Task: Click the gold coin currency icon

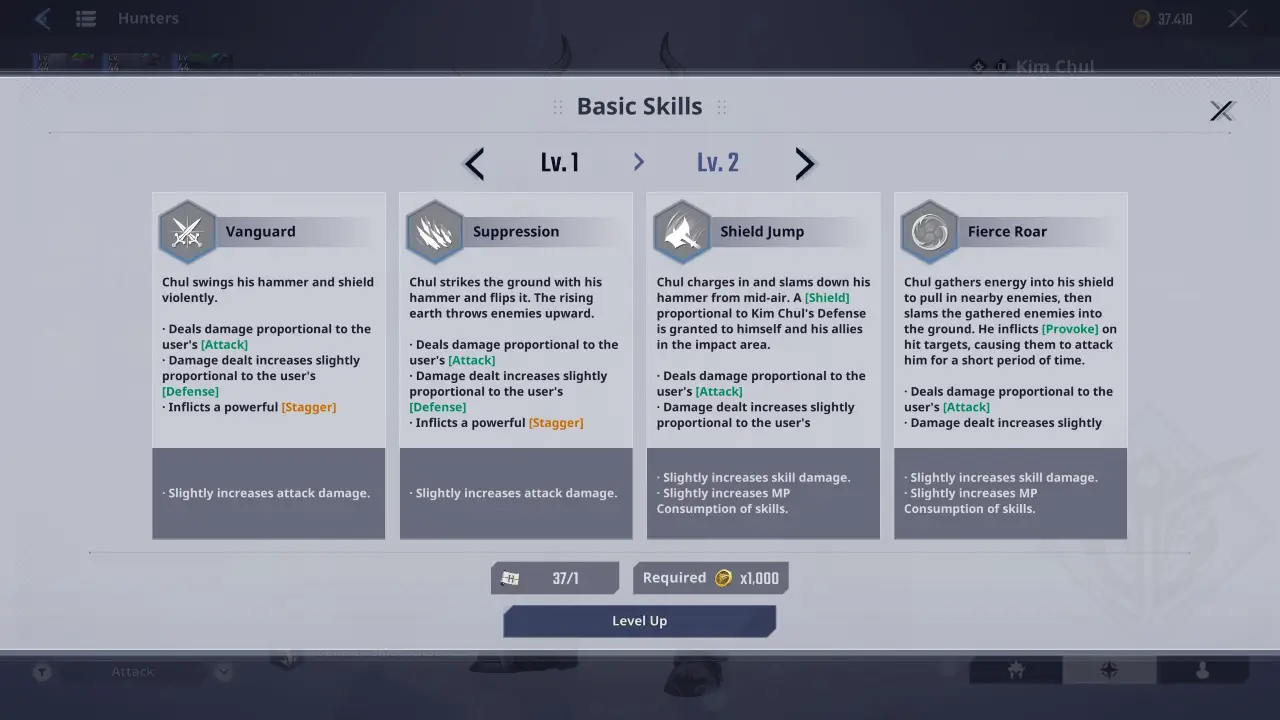Action: coord(1140,18)
